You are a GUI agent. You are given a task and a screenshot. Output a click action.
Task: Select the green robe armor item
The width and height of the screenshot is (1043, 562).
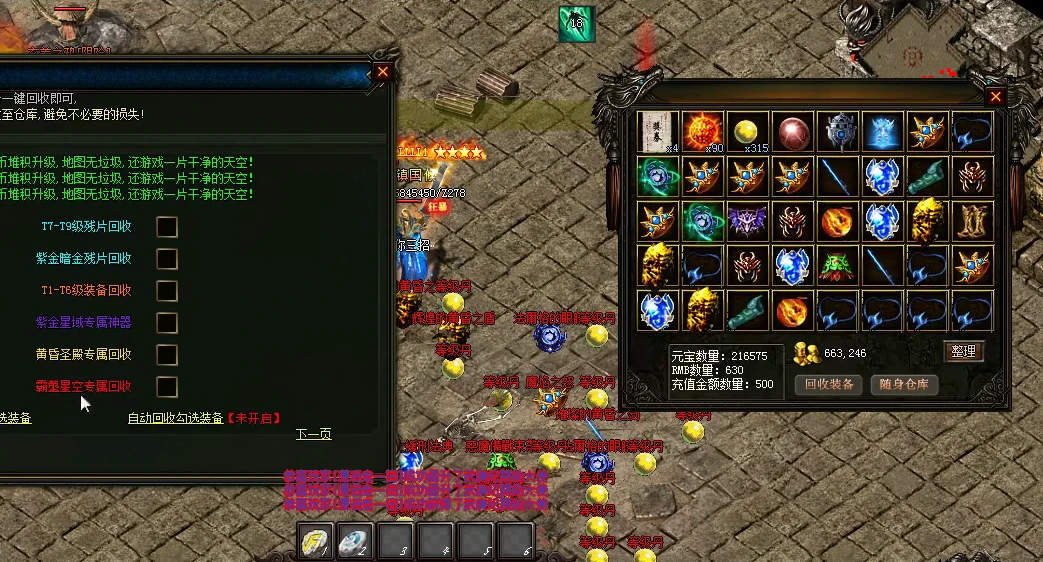tap(839, 266)
